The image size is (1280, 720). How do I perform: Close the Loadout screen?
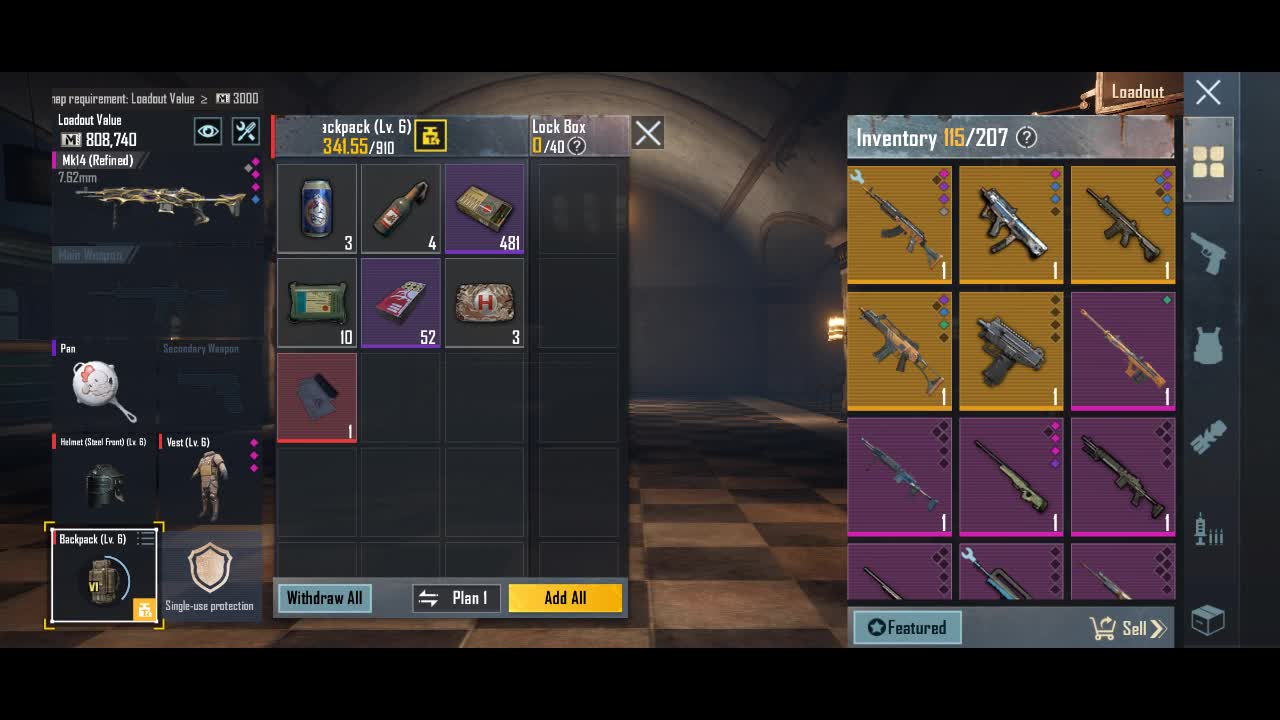click(x=1208, y=93)
